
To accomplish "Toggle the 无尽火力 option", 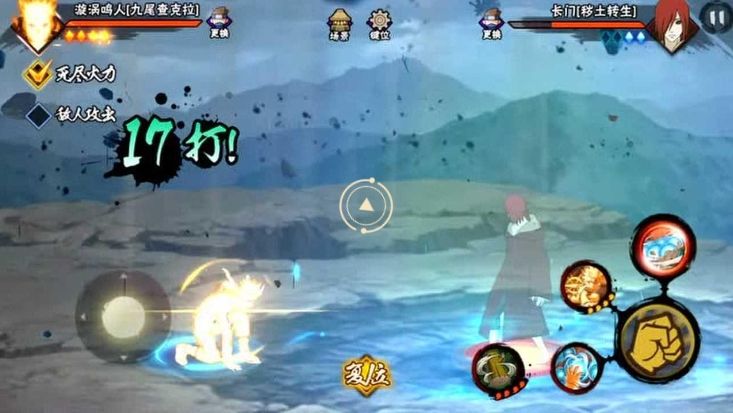I will tap(40, 72).
